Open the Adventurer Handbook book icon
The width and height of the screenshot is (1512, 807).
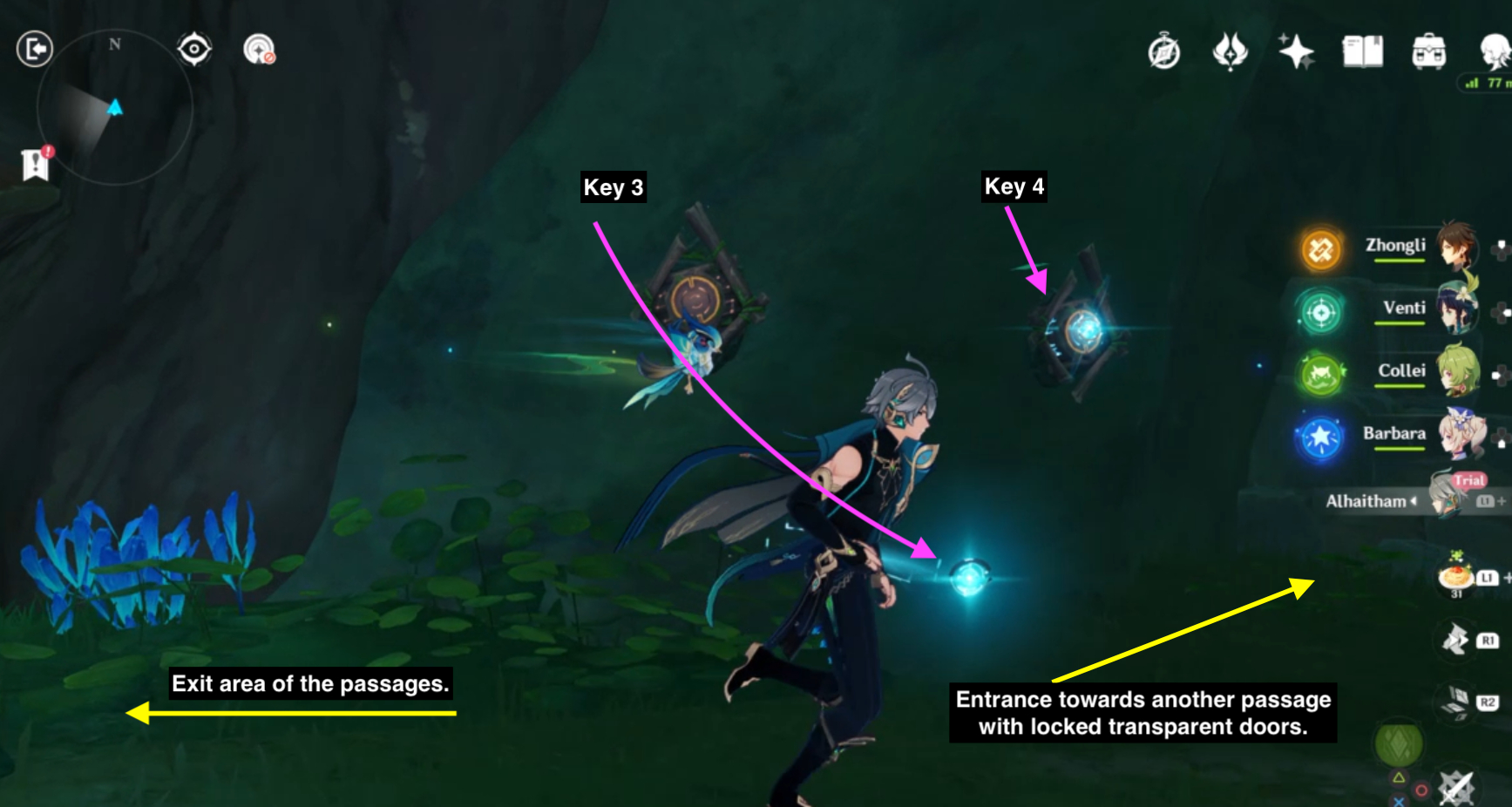1363,52
